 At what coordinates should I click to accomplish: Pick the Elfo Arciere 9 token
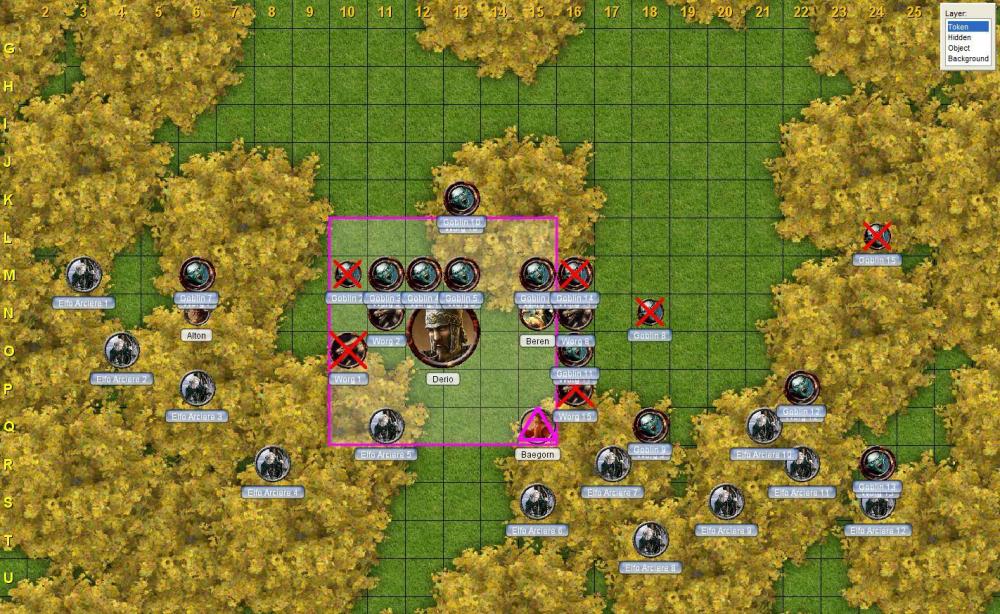tap(726, 502)
